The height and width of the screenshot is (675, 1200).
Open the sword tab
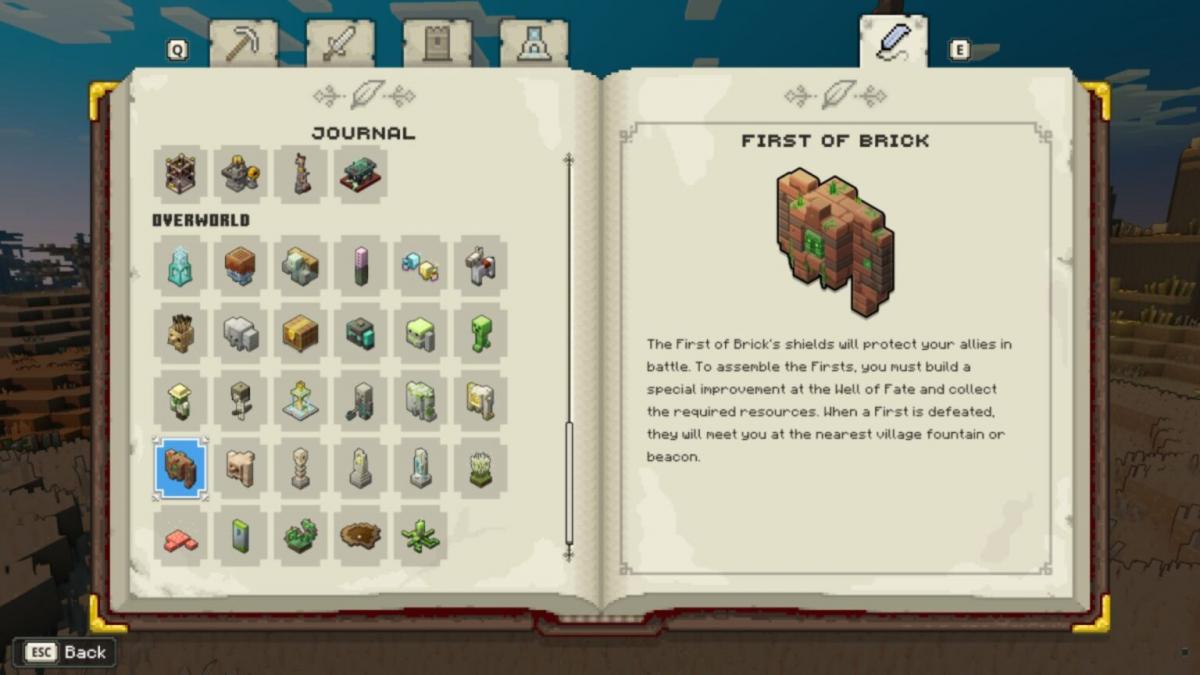point(340,45)
